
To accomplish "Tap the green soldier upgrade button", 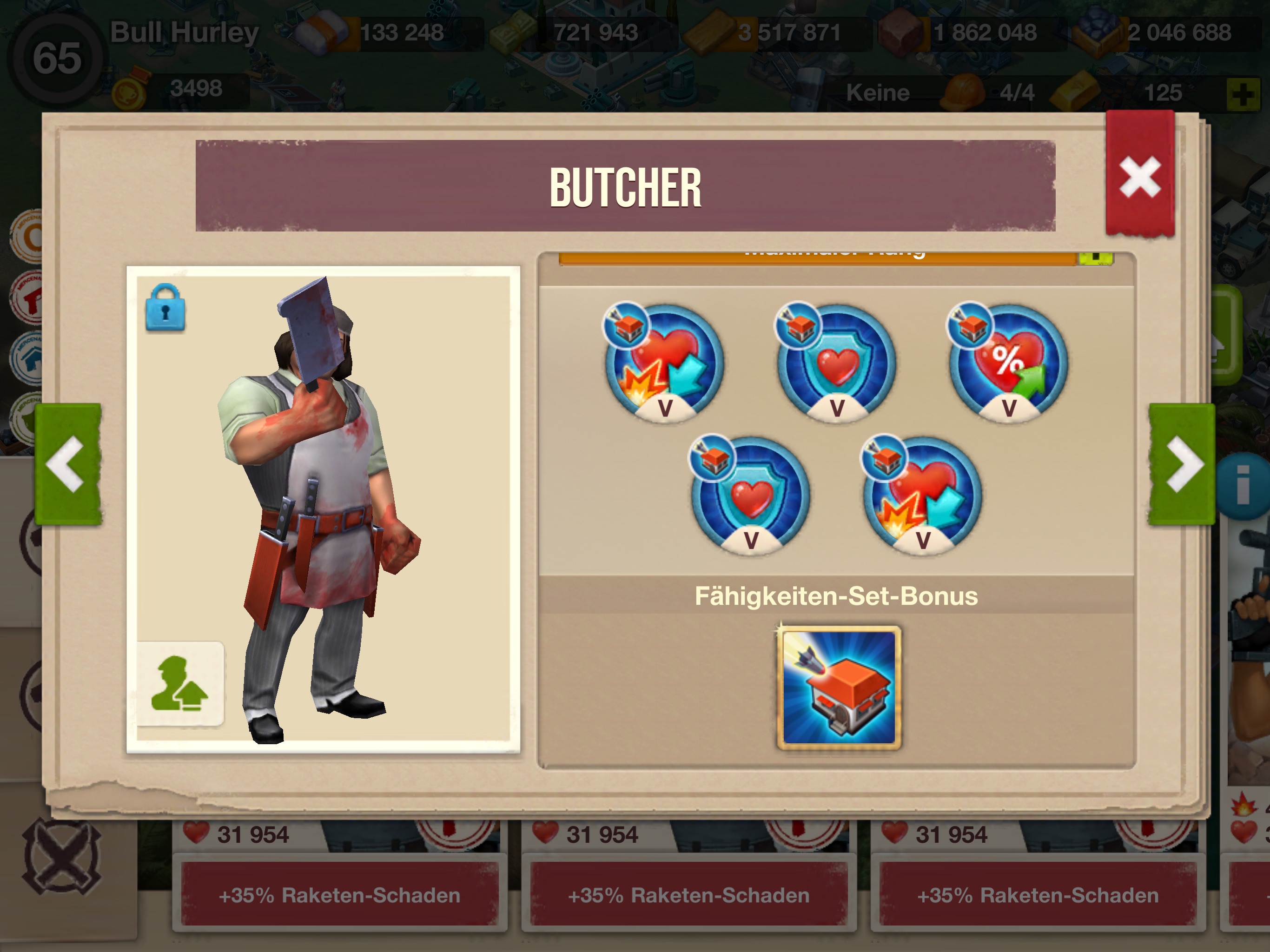I will [180, 684].
